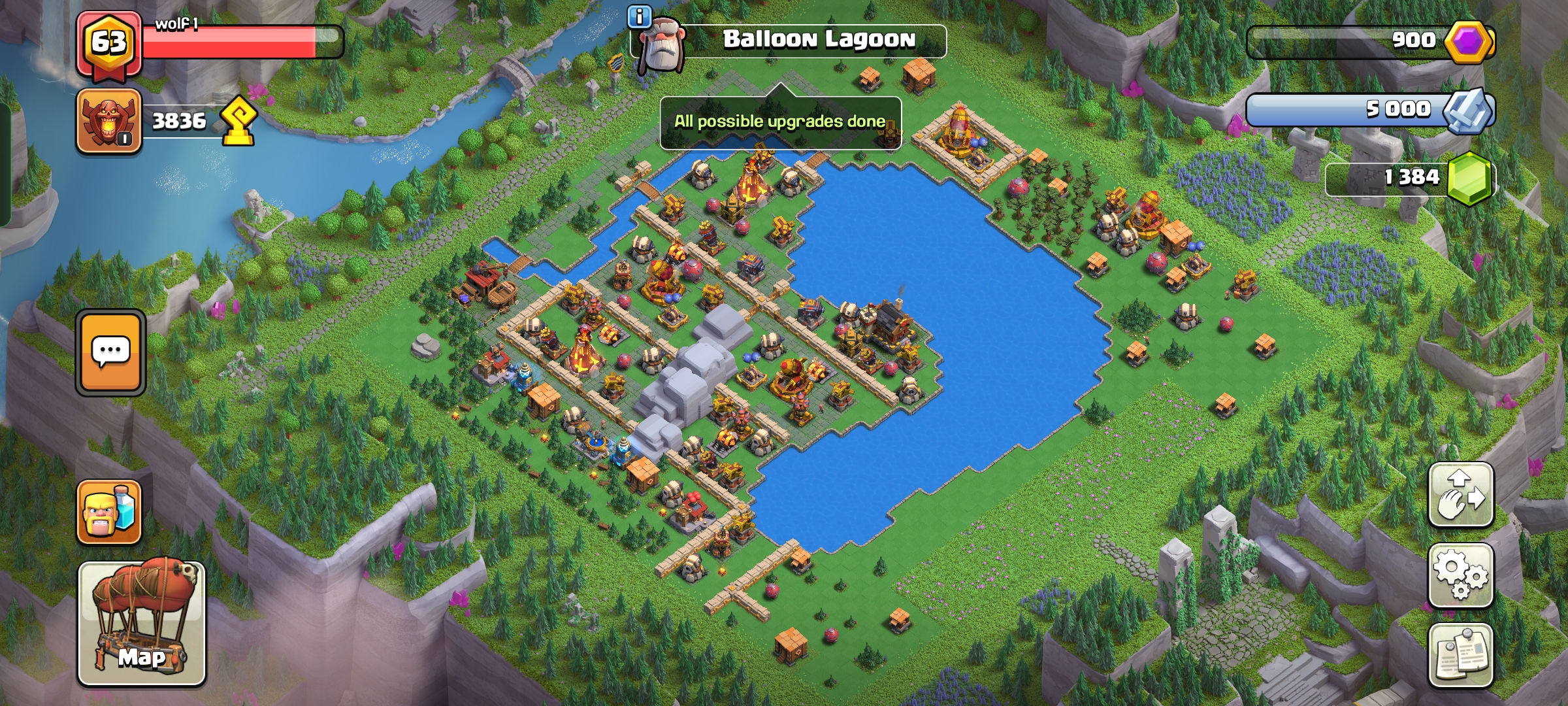
Task: Open the gears settings menu
Action: tap(1461, 575)
